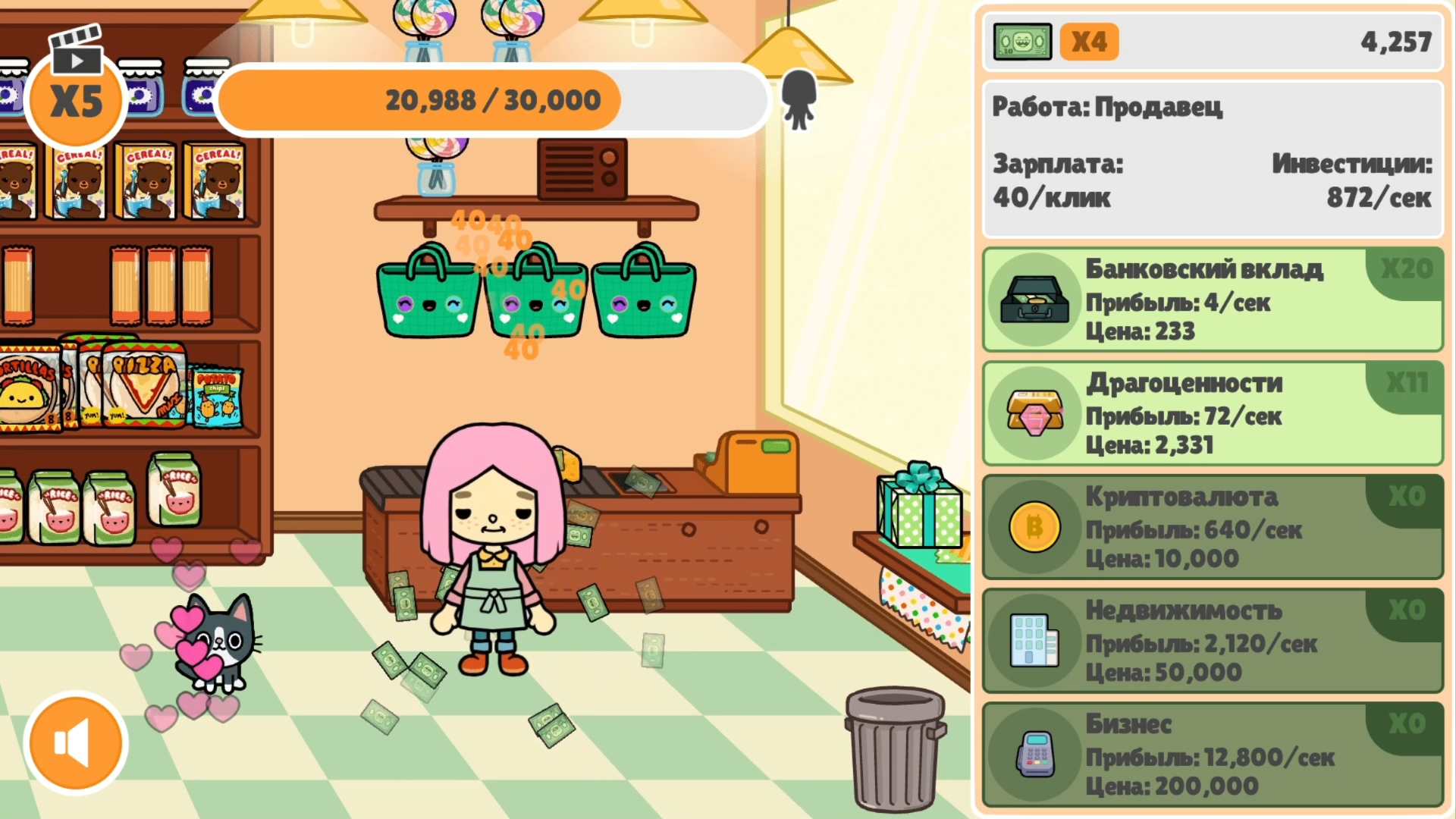The width and height of the screenshot is (1456, 819).
Task: Click the money bill icon near X4 multiplier
Action: tap(1021, 42)
